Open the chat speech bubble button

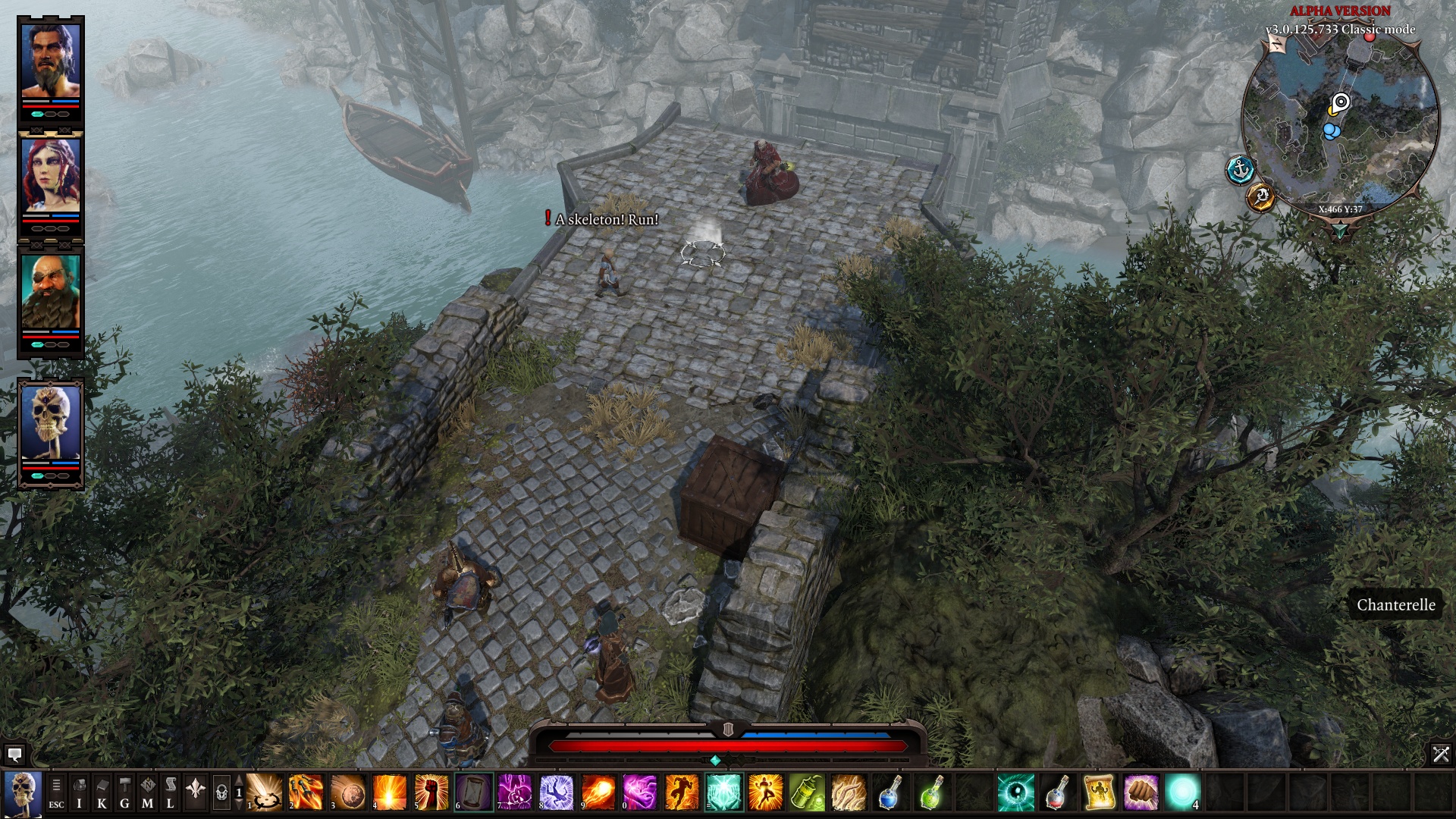[x=14, y=754]
